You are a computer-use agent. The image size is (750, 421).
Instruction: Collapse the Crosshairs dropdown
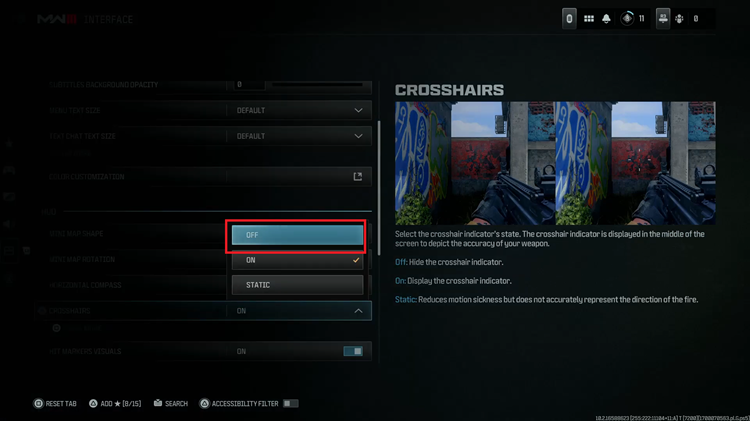point(358,311)
